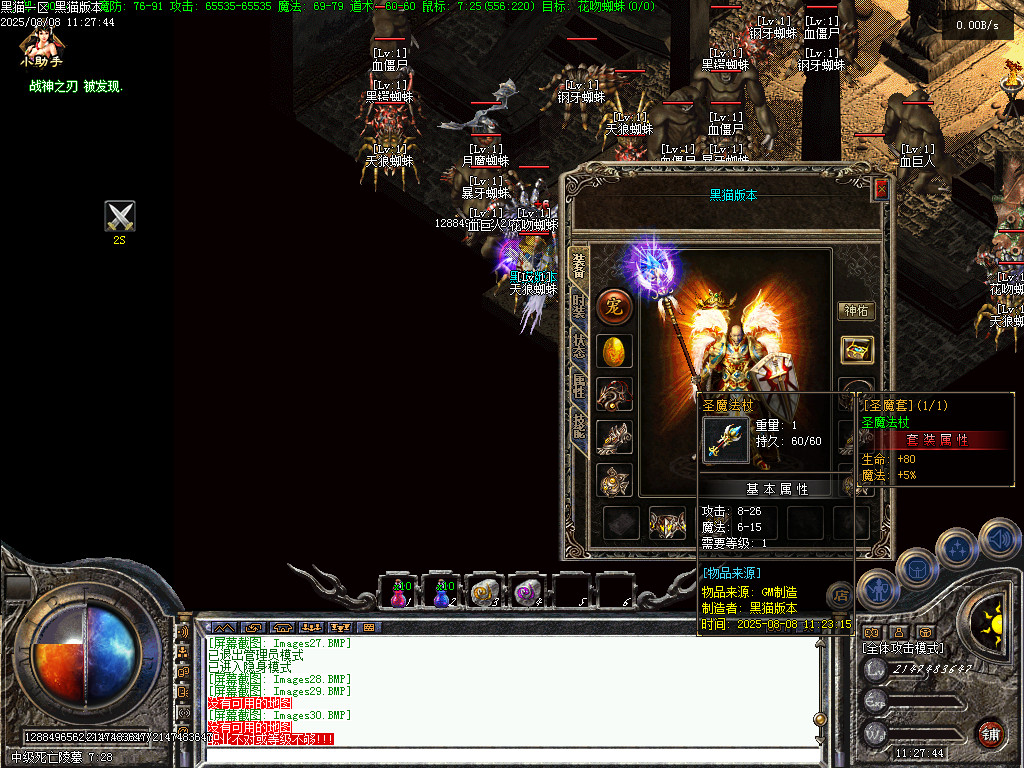
Task: Open the red 铺 stall button
Action: (990, 733)
